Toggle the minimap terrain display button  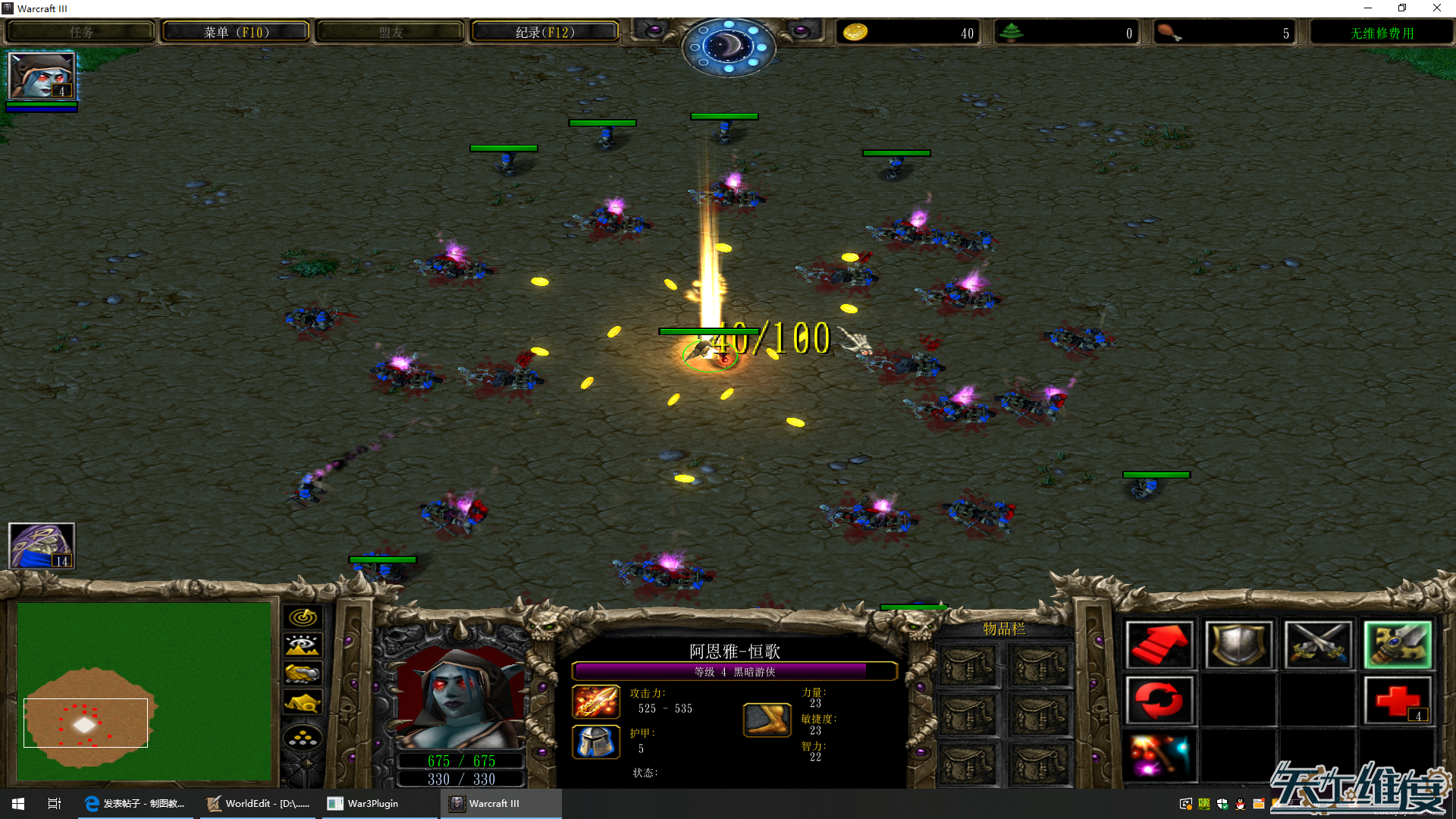pos(303,645)
